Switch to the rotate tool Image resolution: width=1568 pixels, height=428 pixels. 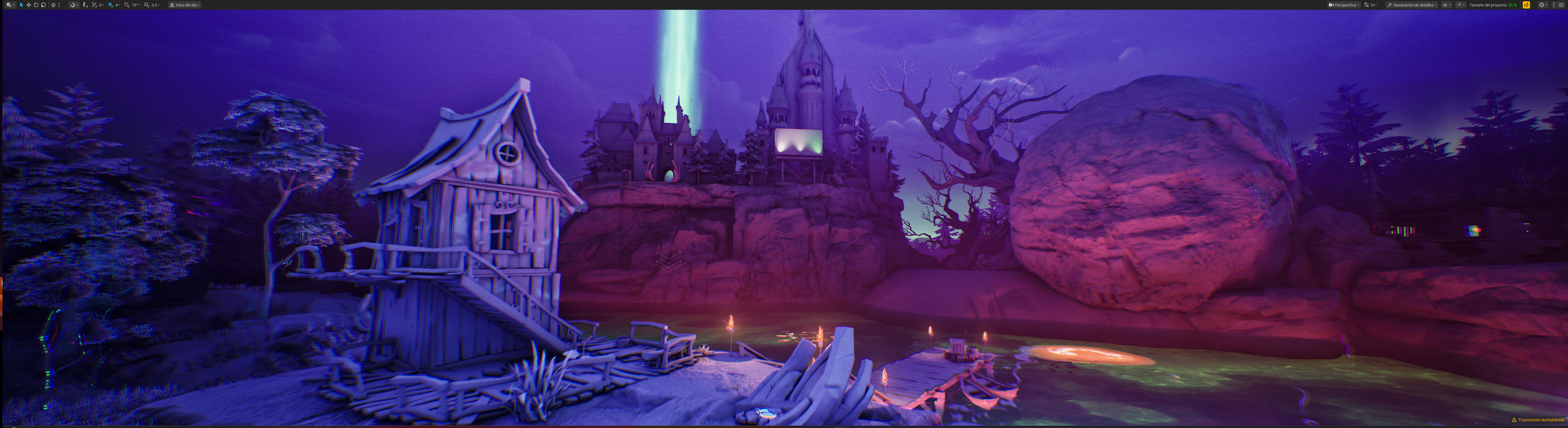pos(36,5)
